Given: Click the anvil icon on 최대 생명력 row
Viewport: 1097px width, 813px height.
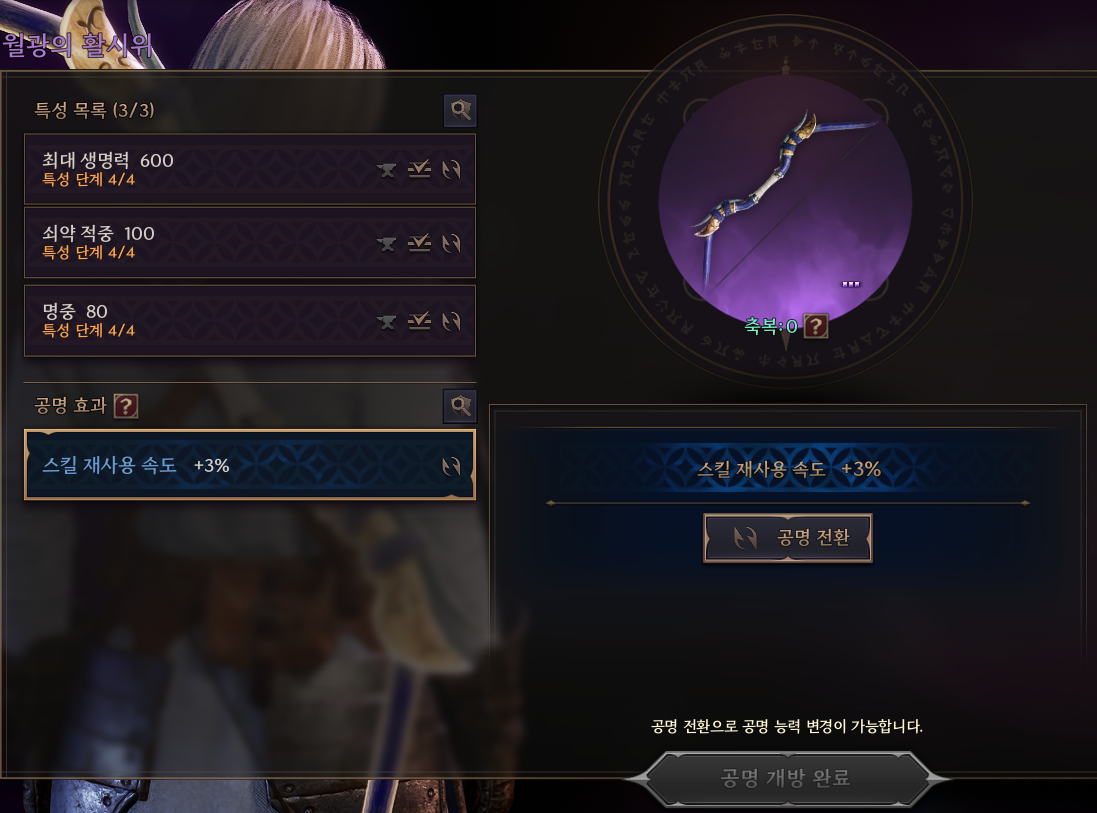Looking at the screenshot, I should tap(387, 170).
